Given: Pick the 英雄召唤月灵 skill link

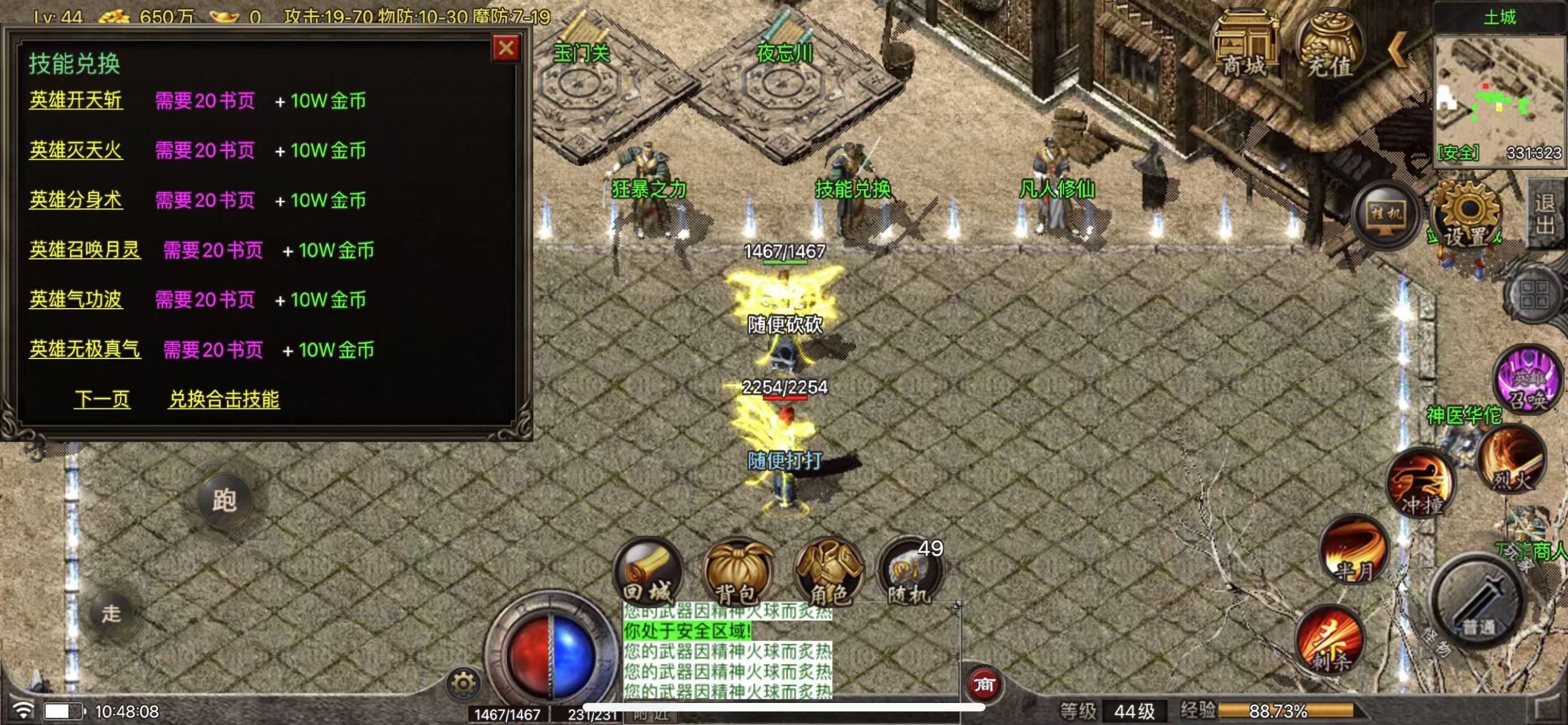Looking at the screenshot, I should 84,250.
